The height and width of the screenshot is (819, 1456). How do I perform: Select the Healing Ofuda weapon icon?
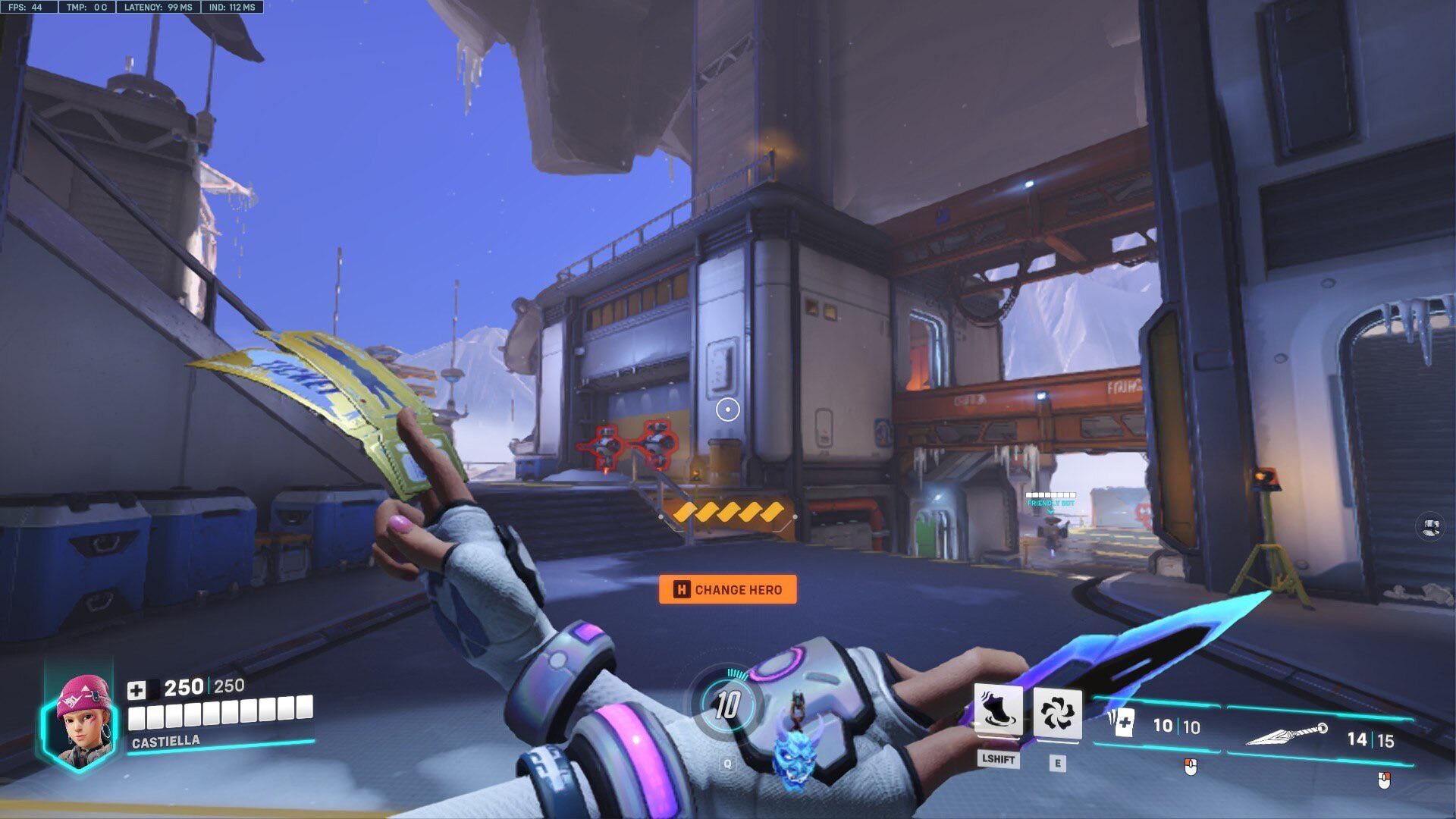pyautogui.click(x=1119, y=721)
